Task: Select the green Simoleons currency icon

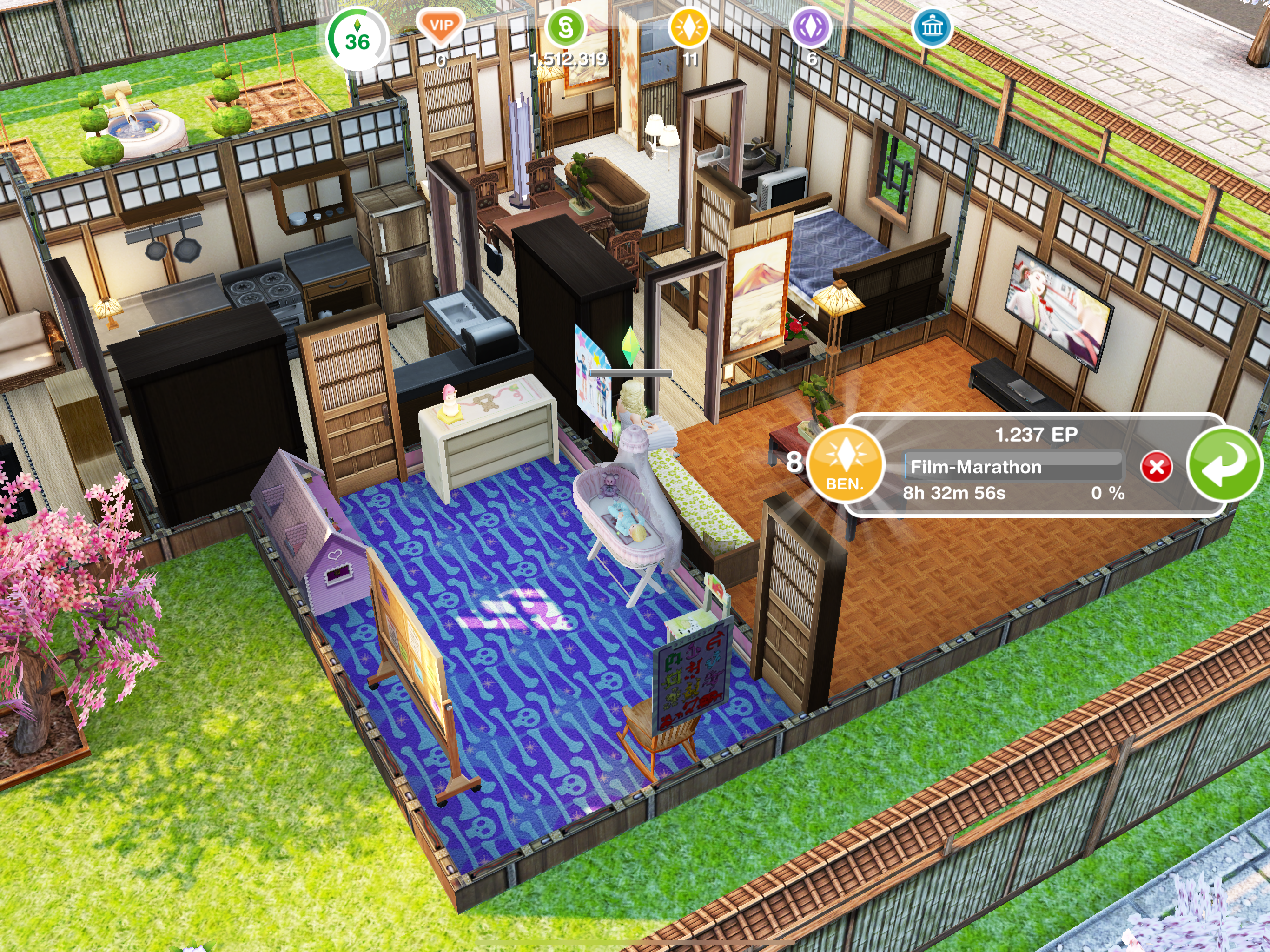Action: (566, 27)
